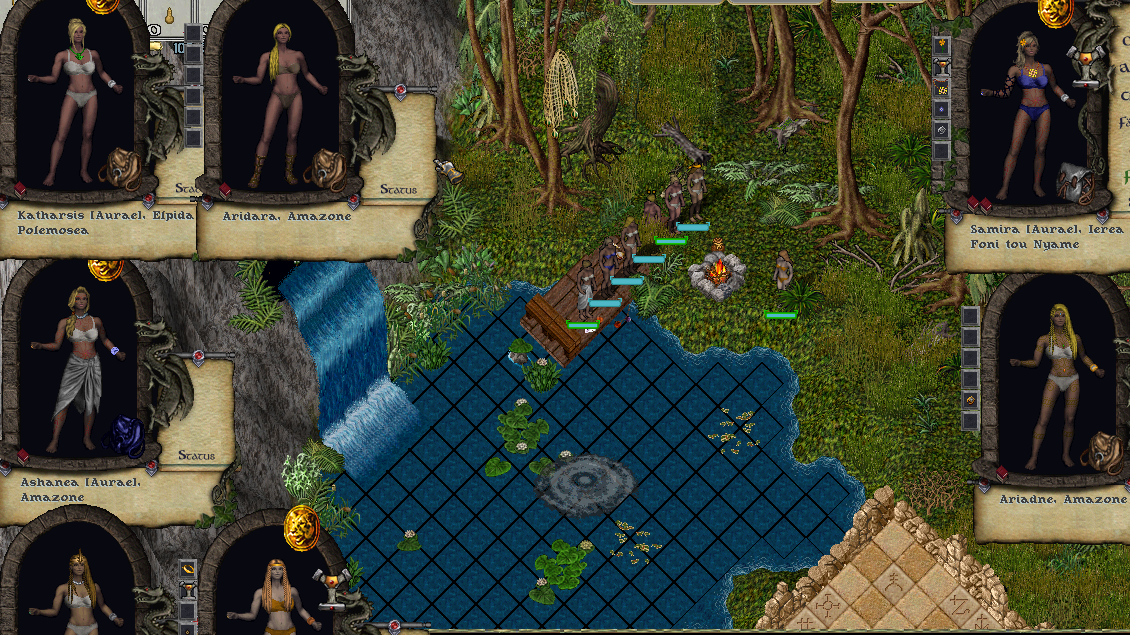Open Katharsis's red profile book
Screen dimensions: 1130x635
click(20, 190)
